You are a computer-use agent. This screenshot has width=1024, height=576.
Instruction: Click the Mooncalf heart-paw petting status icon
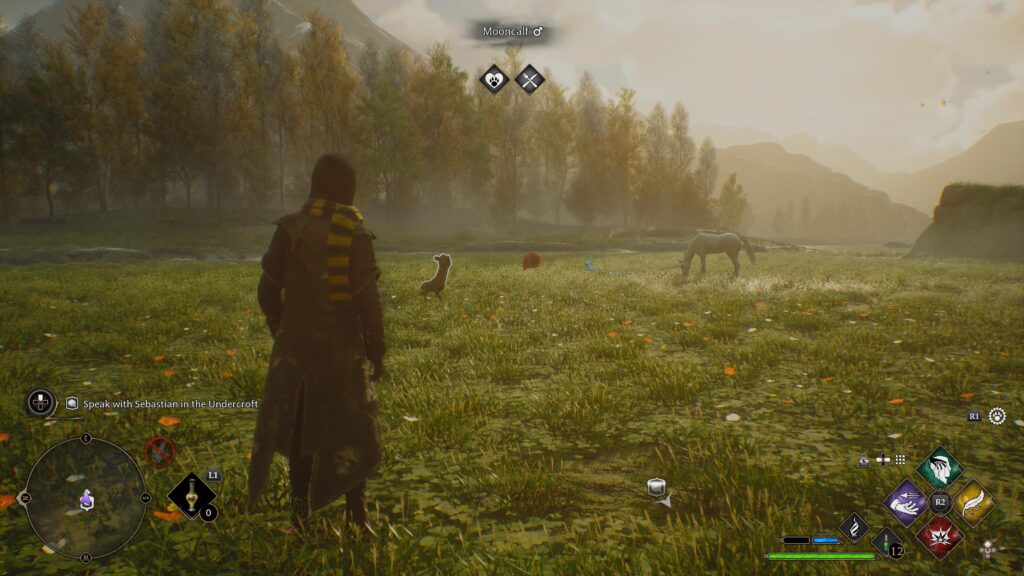(494, 78)
